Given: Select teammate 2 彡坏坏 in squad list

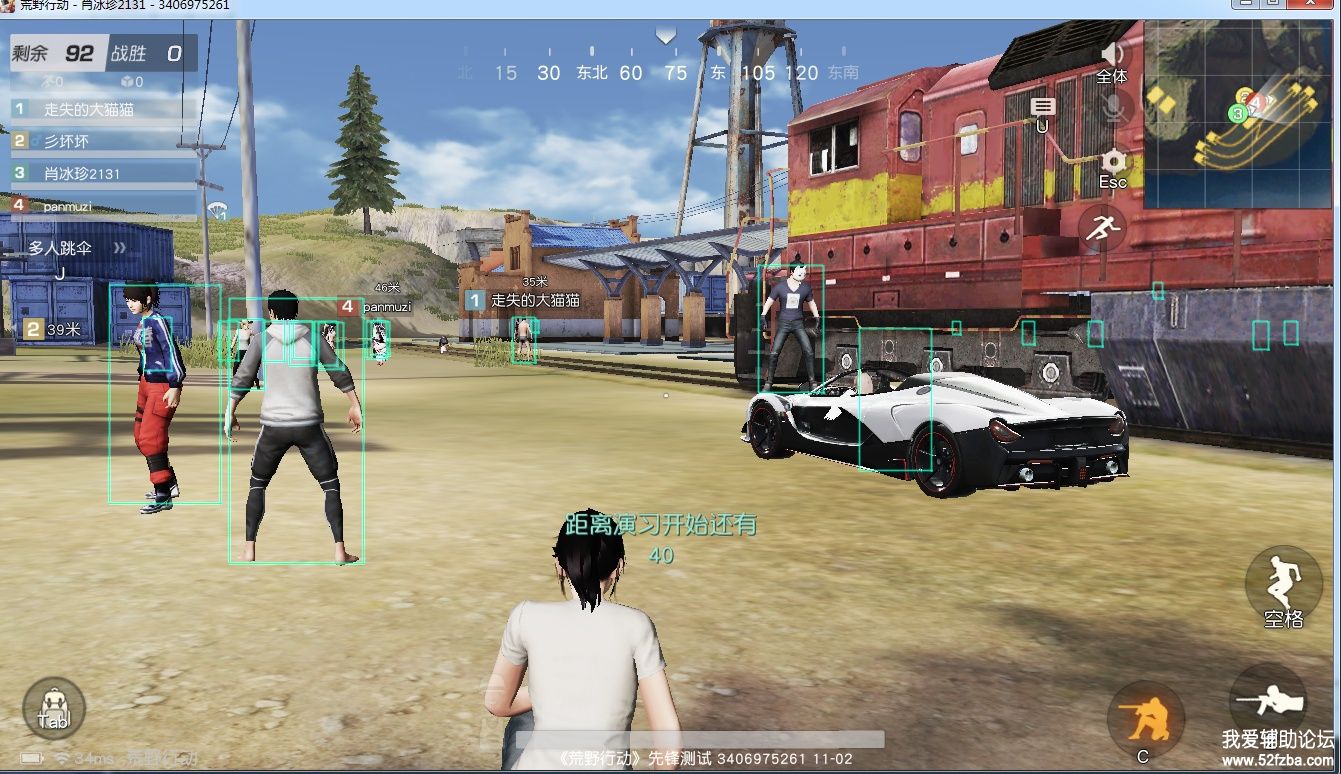Looking at the screenshot, I should click(x=100, y=141).
